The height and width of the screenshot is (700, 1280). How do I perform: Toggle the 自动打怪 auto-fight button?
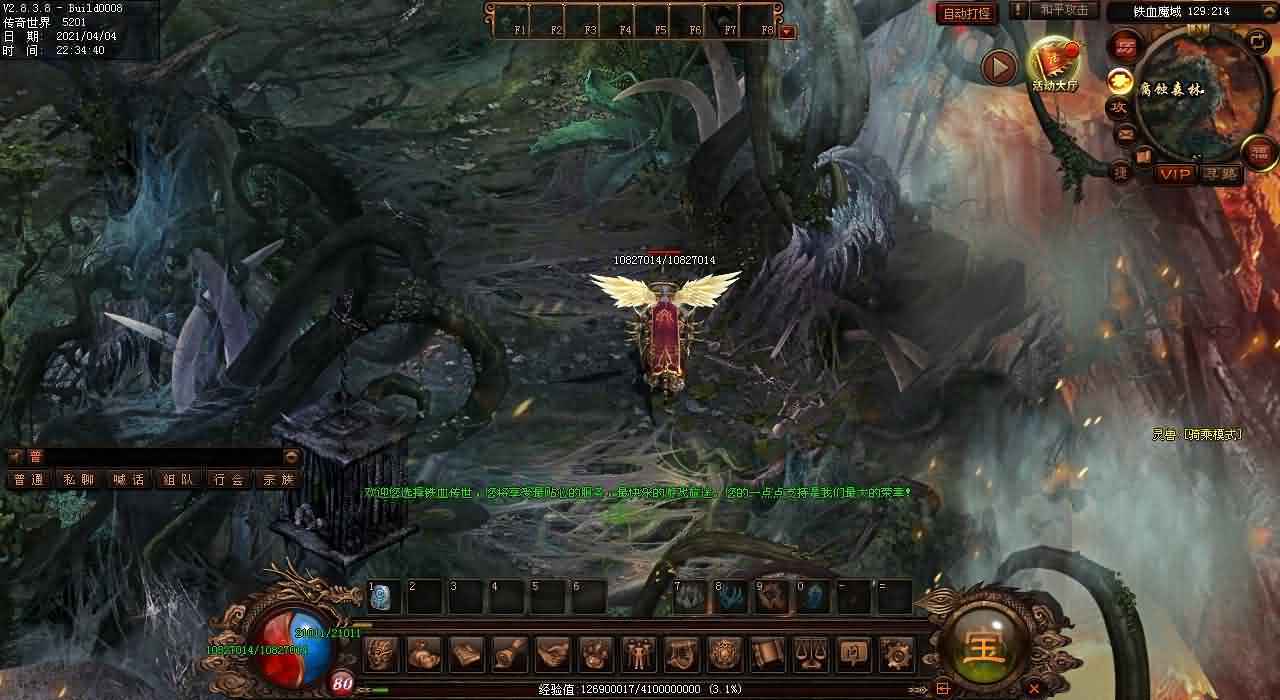click(967, 14)
